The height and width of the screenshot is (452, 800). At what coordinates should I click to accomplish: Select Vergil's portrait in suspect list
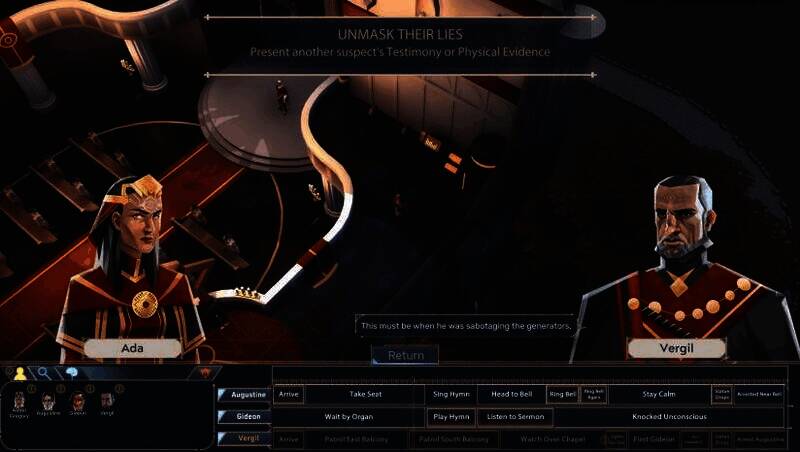coord(106,402)
